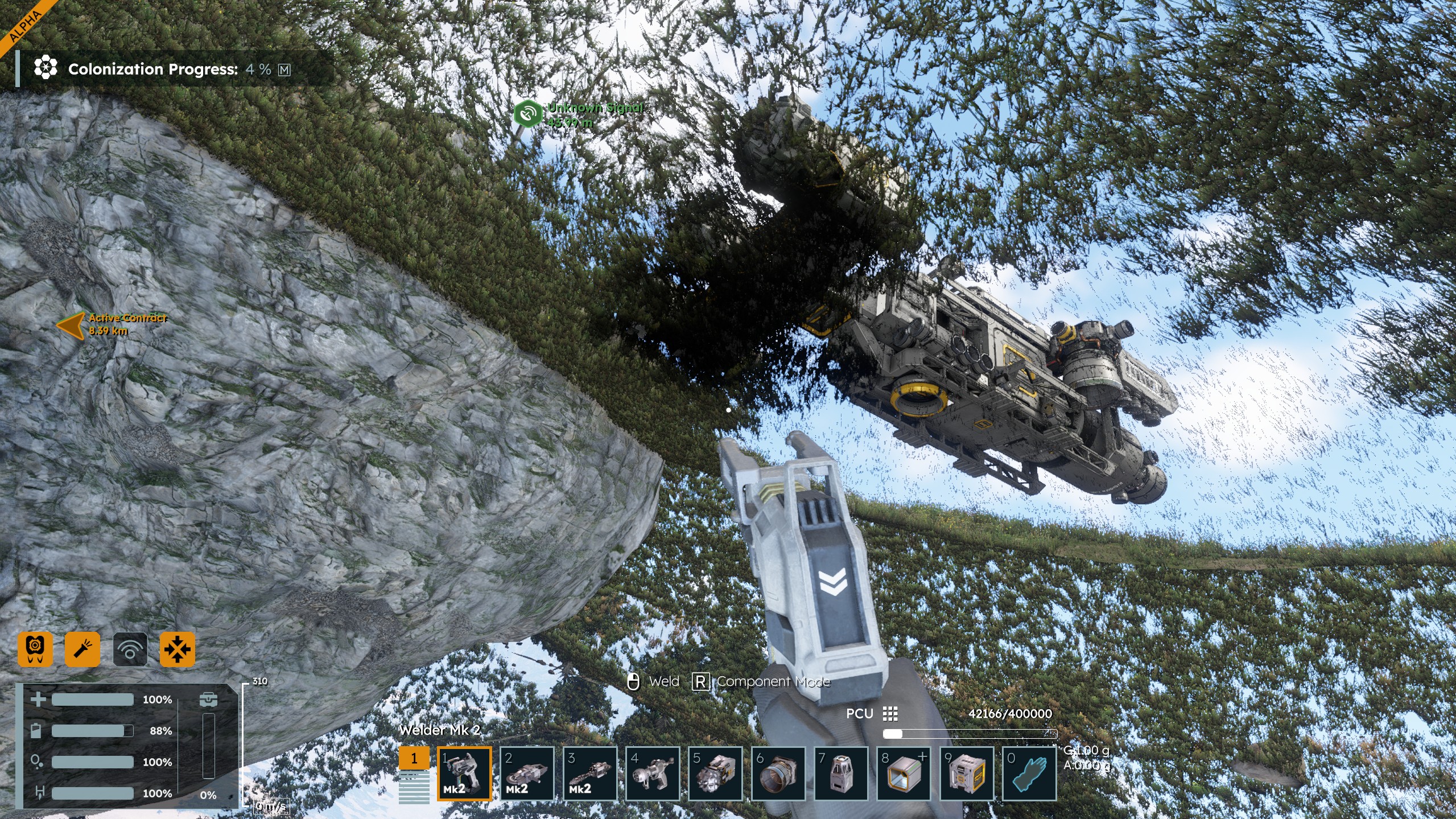The image size is (1456, 819).
Task: Toggle the inertia dampeners arrows icon
Action: click(x=178, y=649)
